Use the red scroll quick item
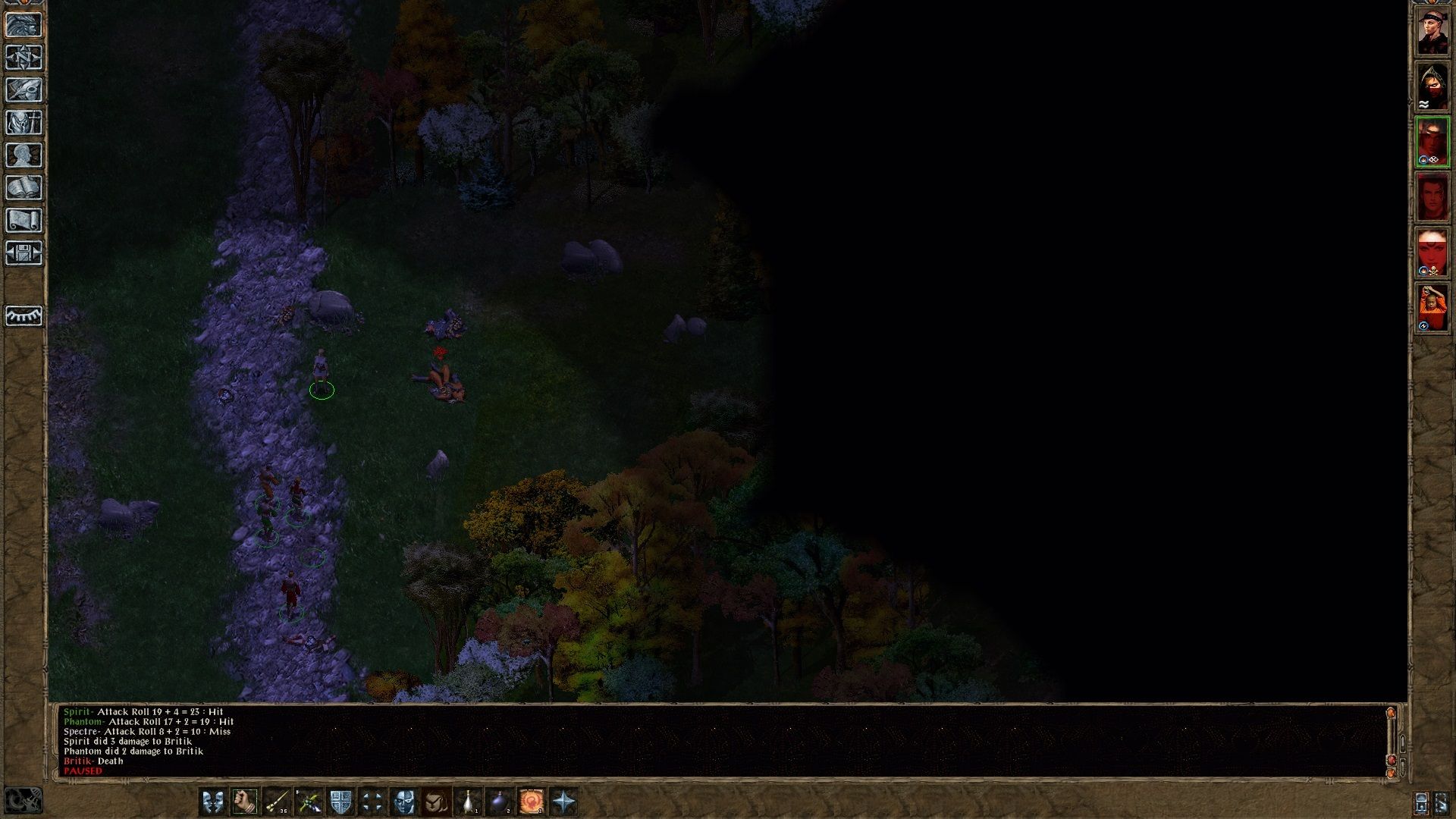 coord(532,802)
